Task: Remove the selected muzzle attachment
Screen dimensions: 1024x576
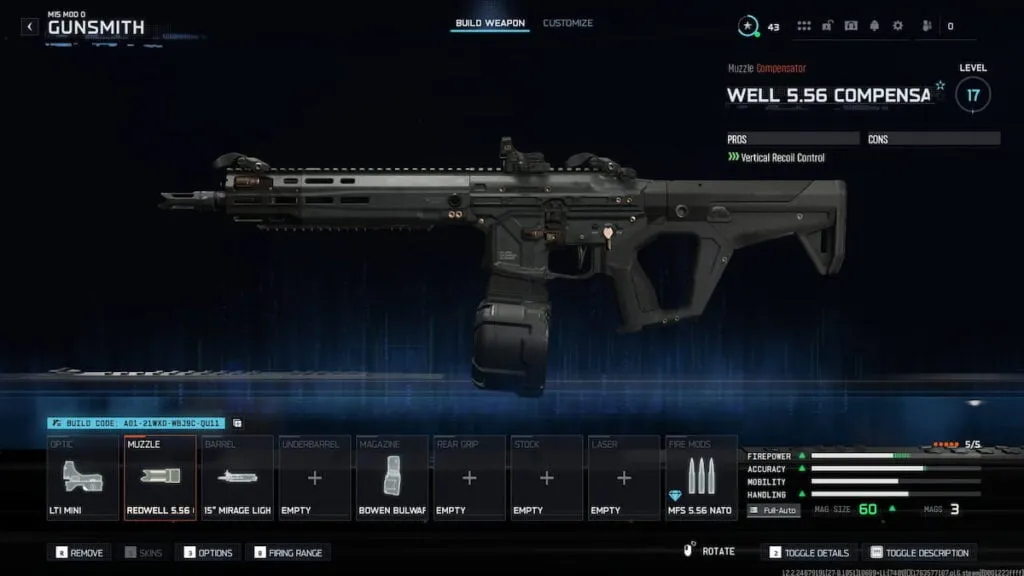Action: click(80, 552)
